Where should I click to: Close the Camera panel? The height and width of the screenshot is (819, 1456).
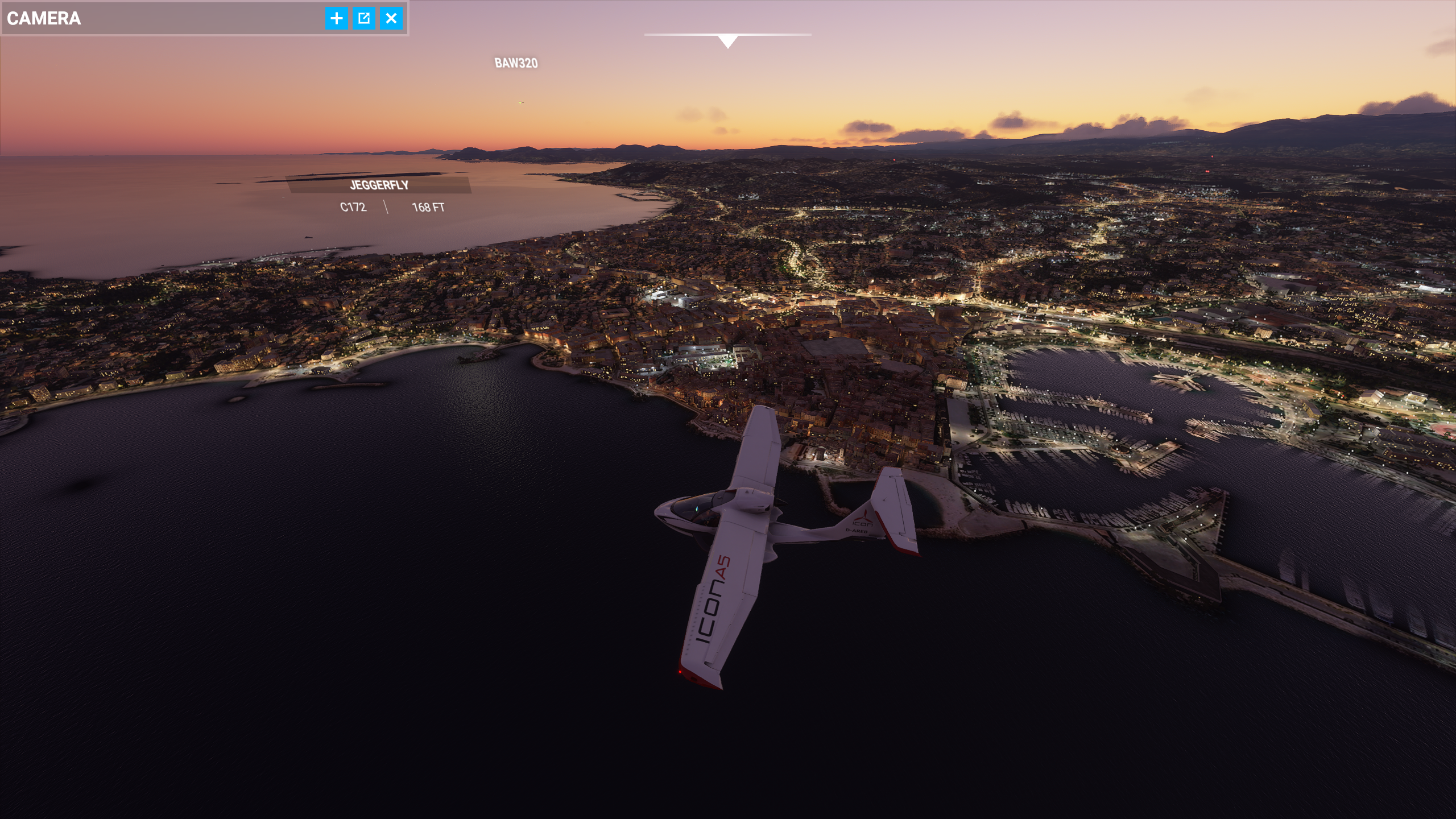point(391,18)
